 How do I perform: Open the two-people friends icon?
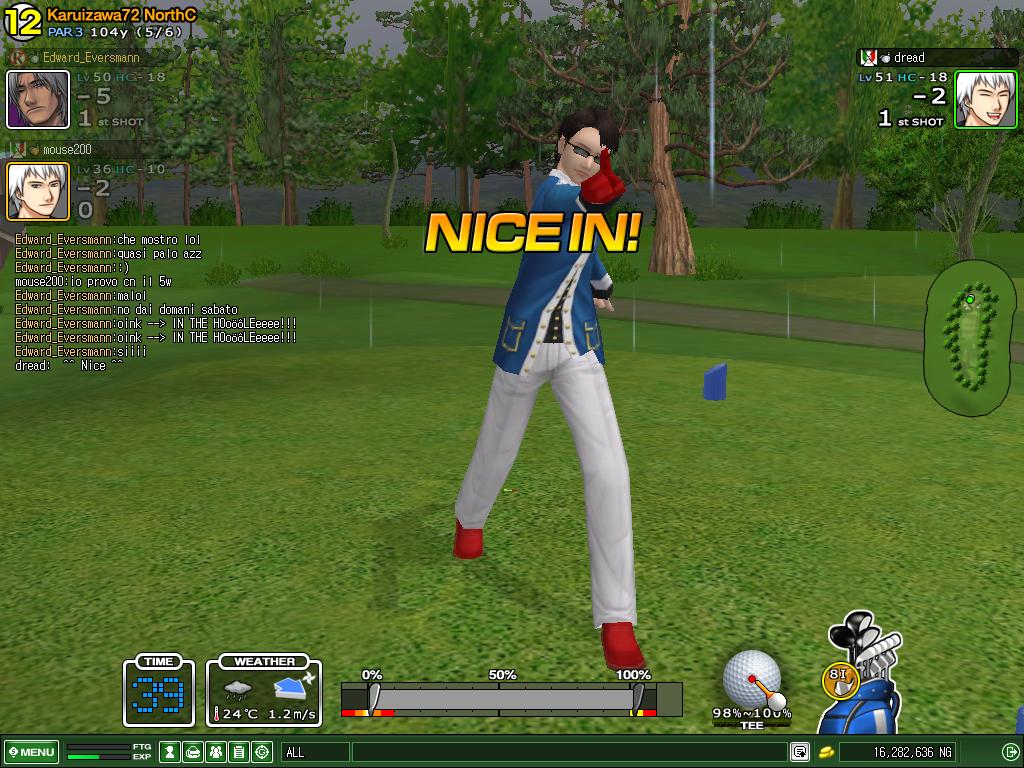point(216,752)
